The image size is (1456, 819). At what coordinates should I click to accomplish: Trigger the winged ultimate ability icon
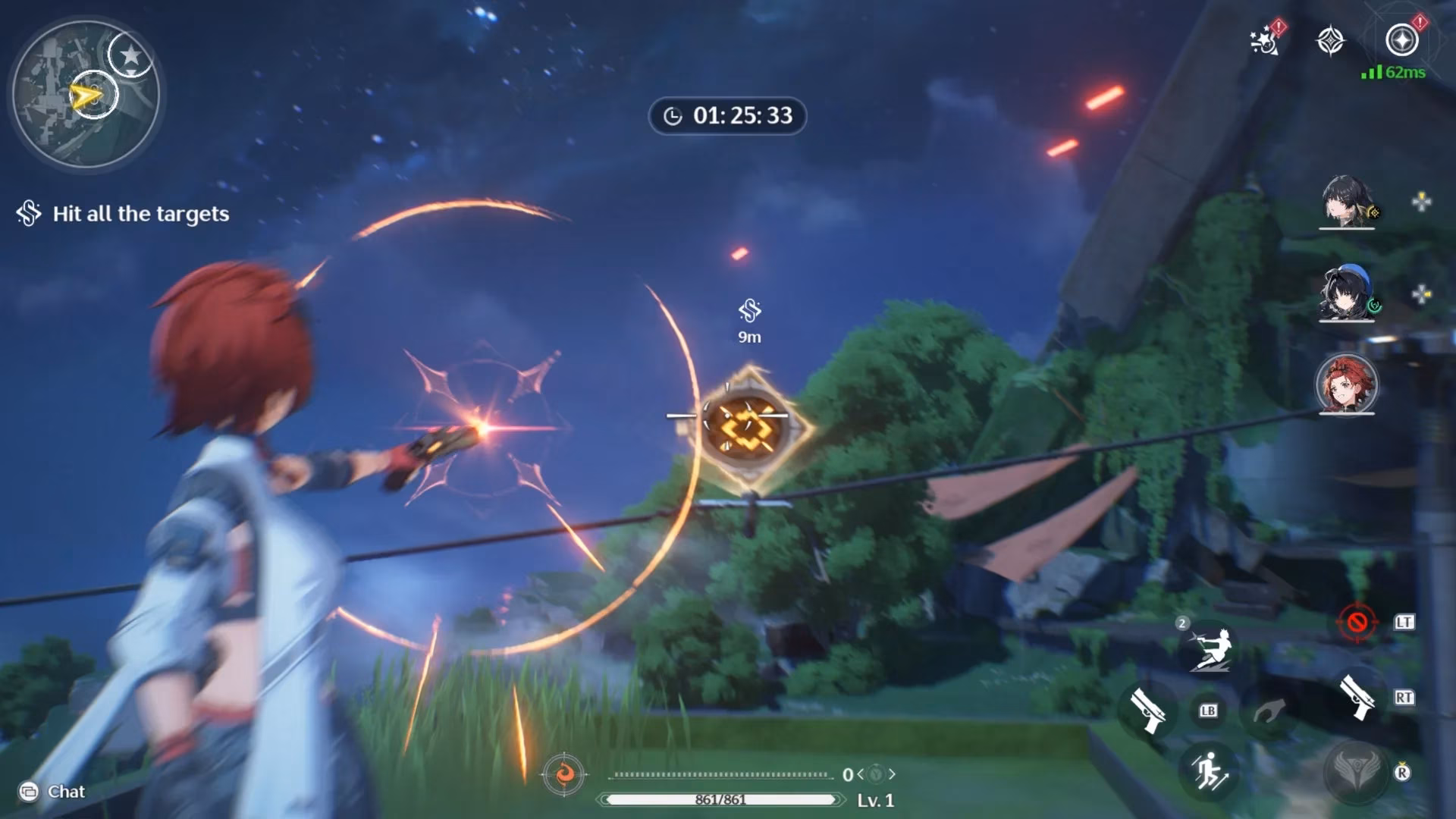(x=1354, y=772)
